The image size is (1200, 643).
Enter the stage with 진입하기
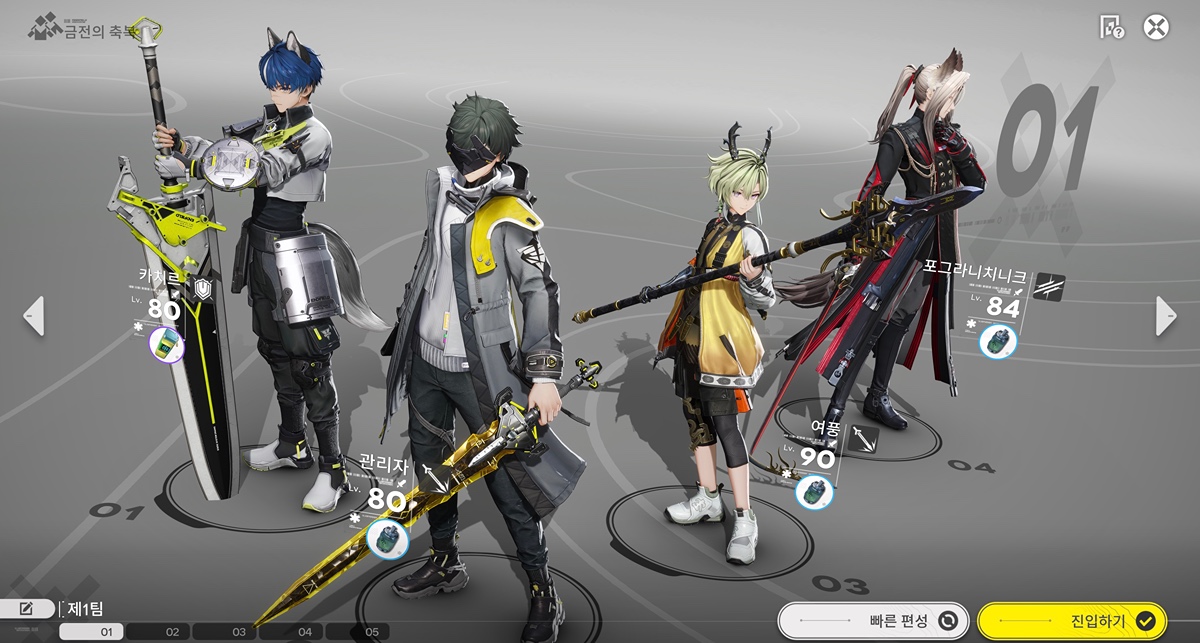click(x=1072, y=621)
